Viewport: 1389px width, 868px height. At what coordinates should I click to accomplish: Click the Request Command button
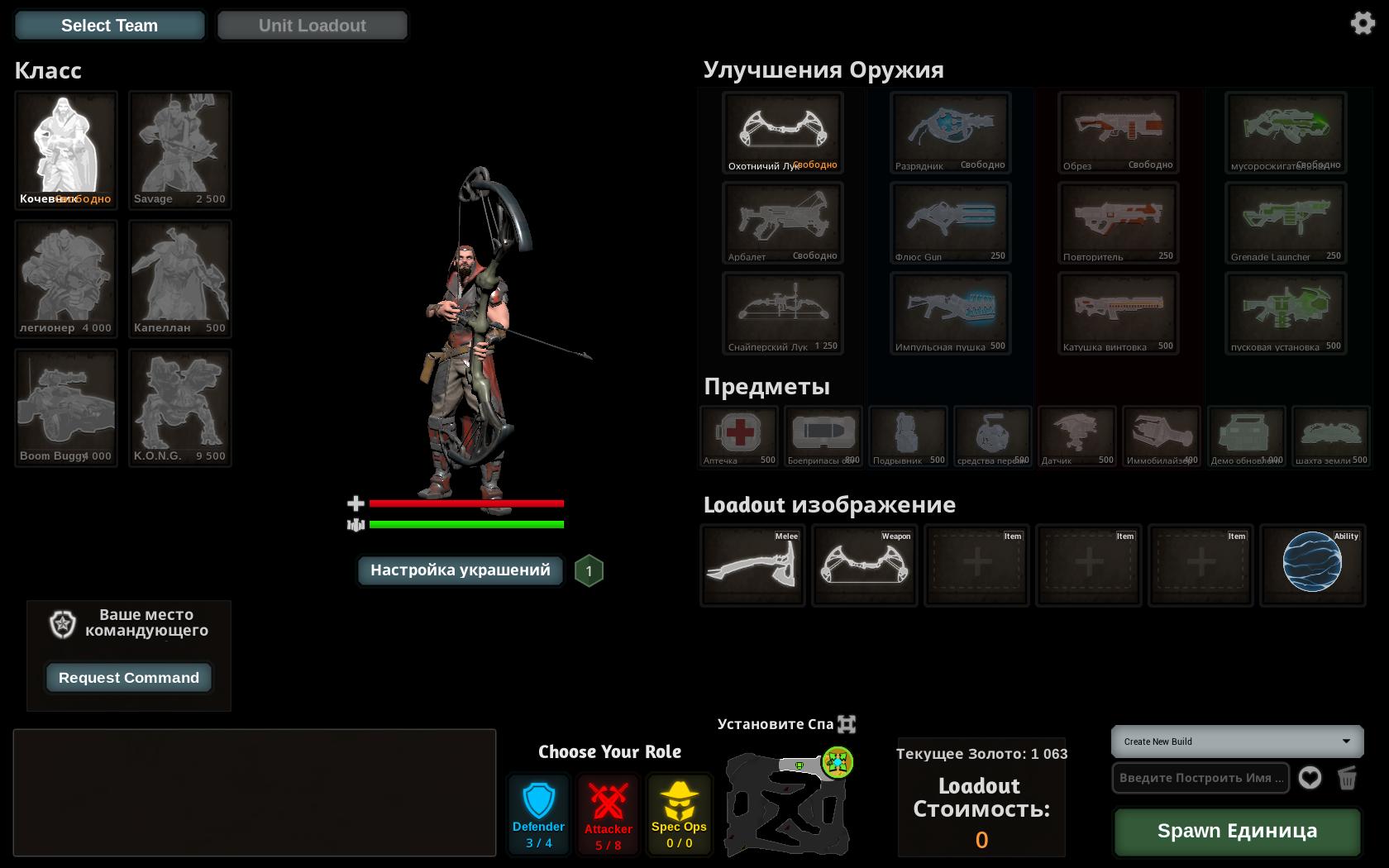(x=129, y=678)
